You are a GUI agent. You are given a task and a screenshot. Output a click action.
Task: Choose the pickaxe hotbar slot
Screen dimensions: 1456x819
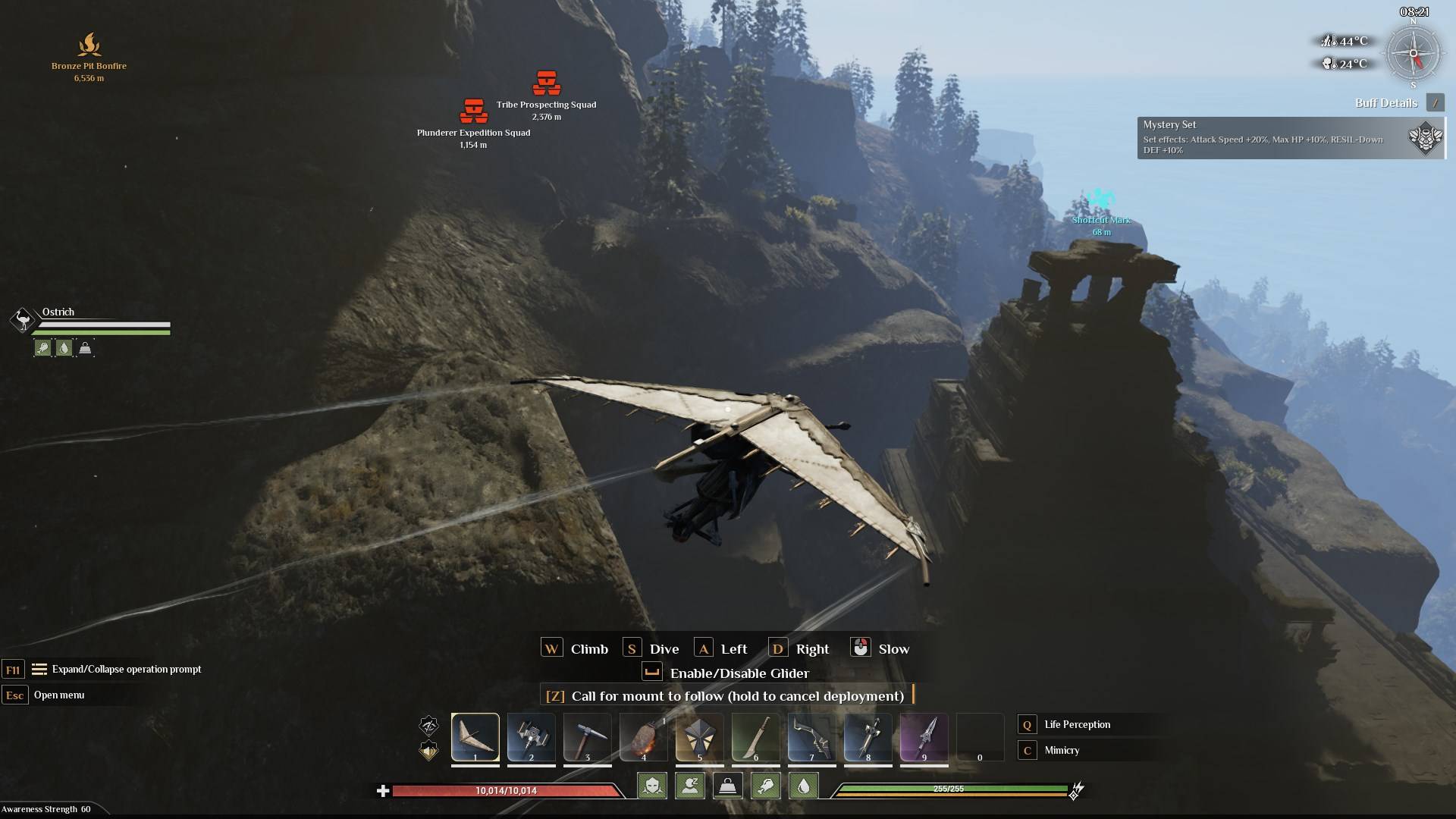click(587, 736)
